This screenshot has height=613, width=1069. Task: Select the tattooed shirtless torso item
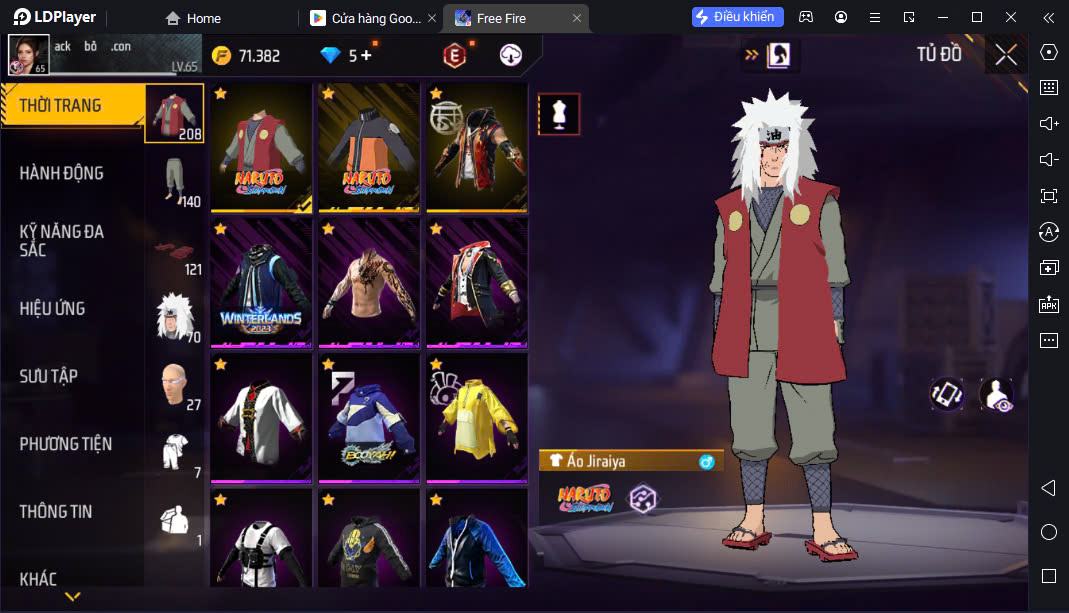(x=368, y=282)
